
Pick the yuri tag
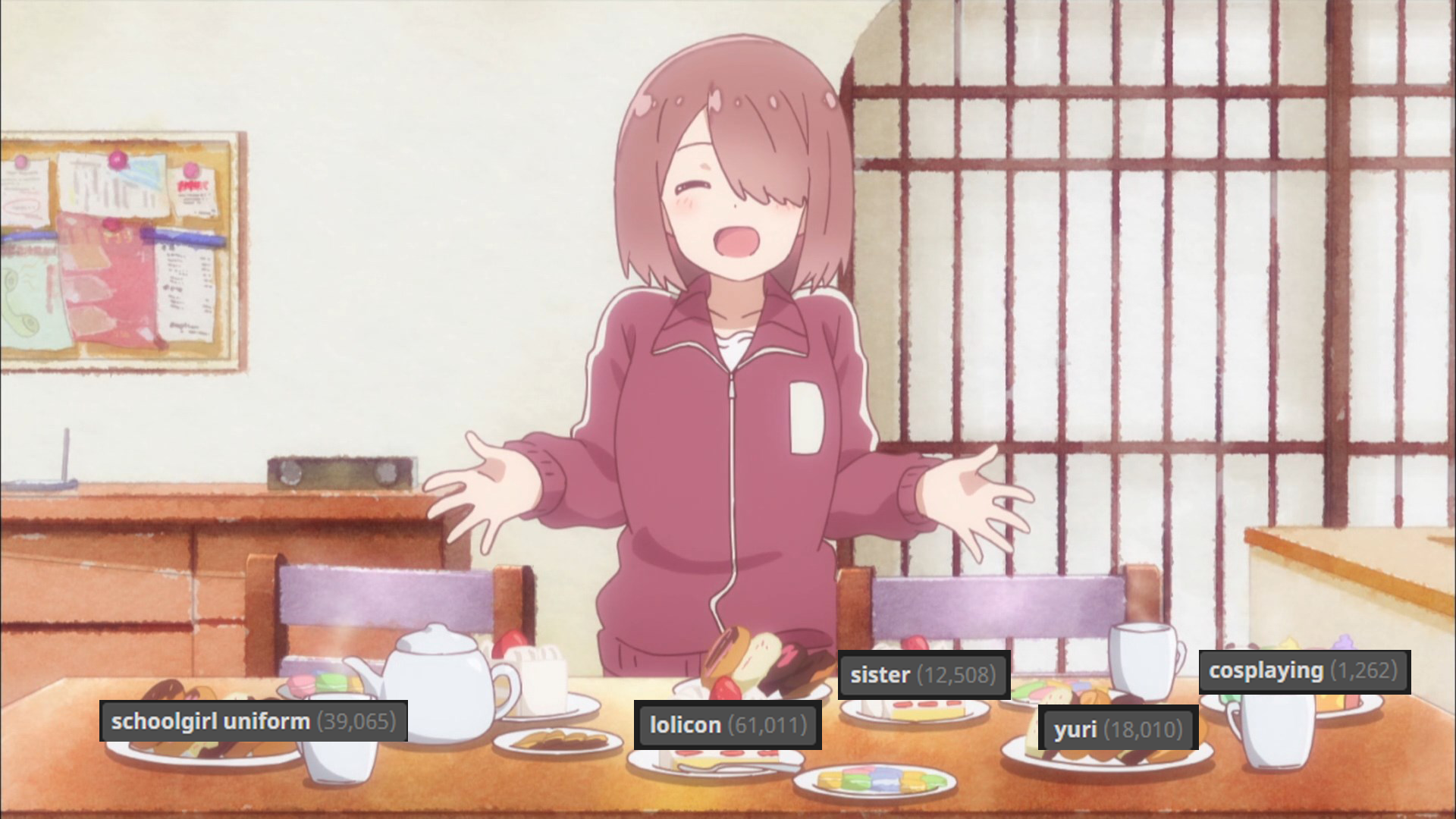pos(1118,730)
